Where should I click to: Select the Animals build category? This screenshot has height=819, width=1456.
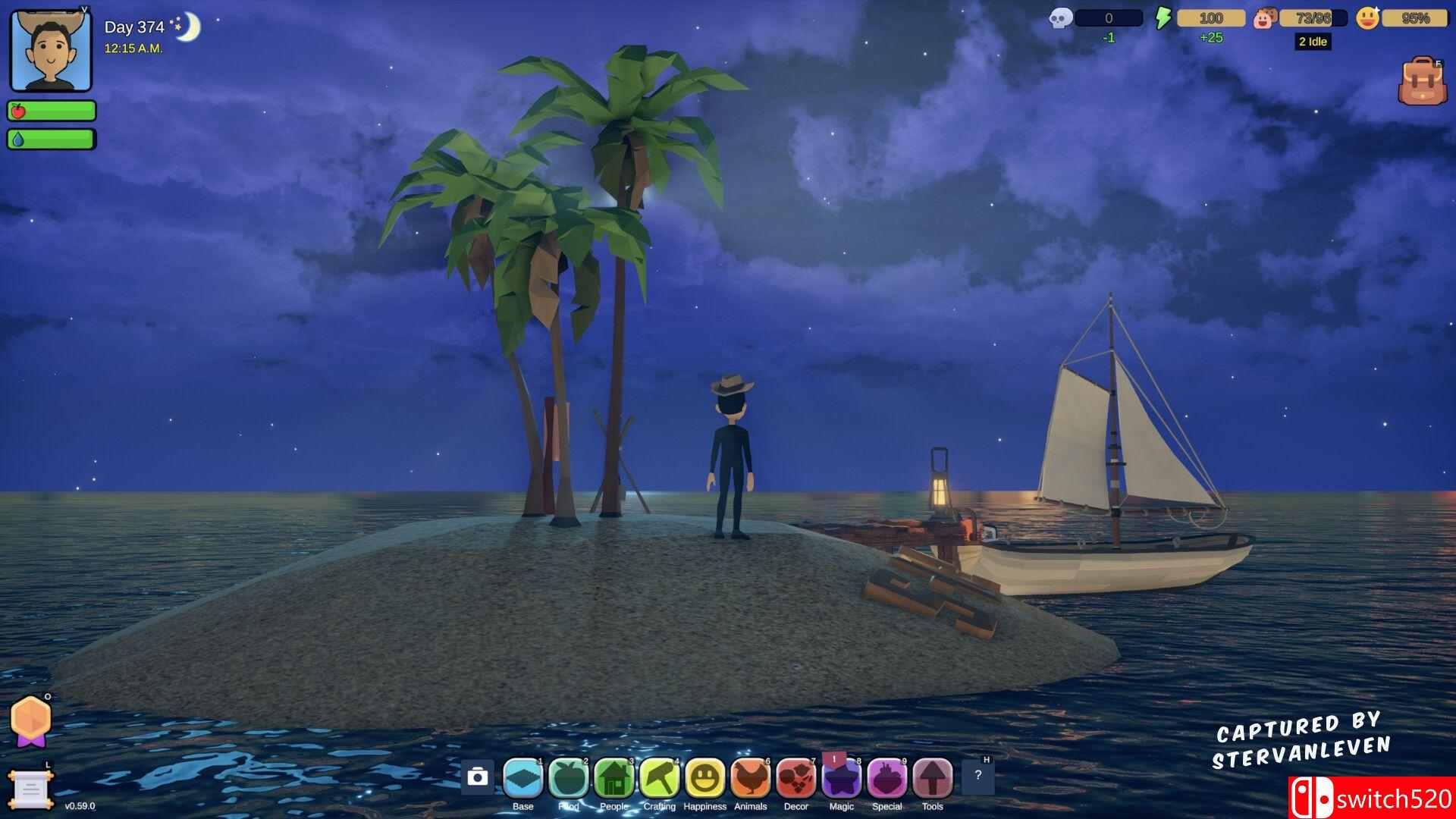pos(751,778)
